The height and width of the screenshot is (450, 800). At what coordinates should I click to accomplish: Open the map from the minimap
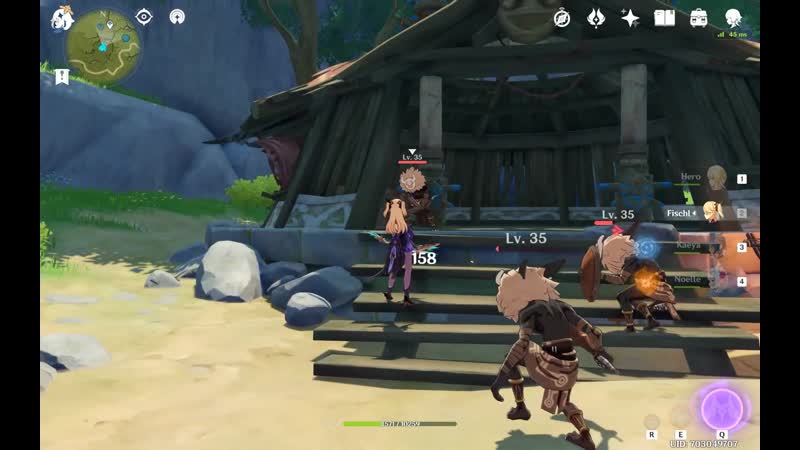(103, 45)
